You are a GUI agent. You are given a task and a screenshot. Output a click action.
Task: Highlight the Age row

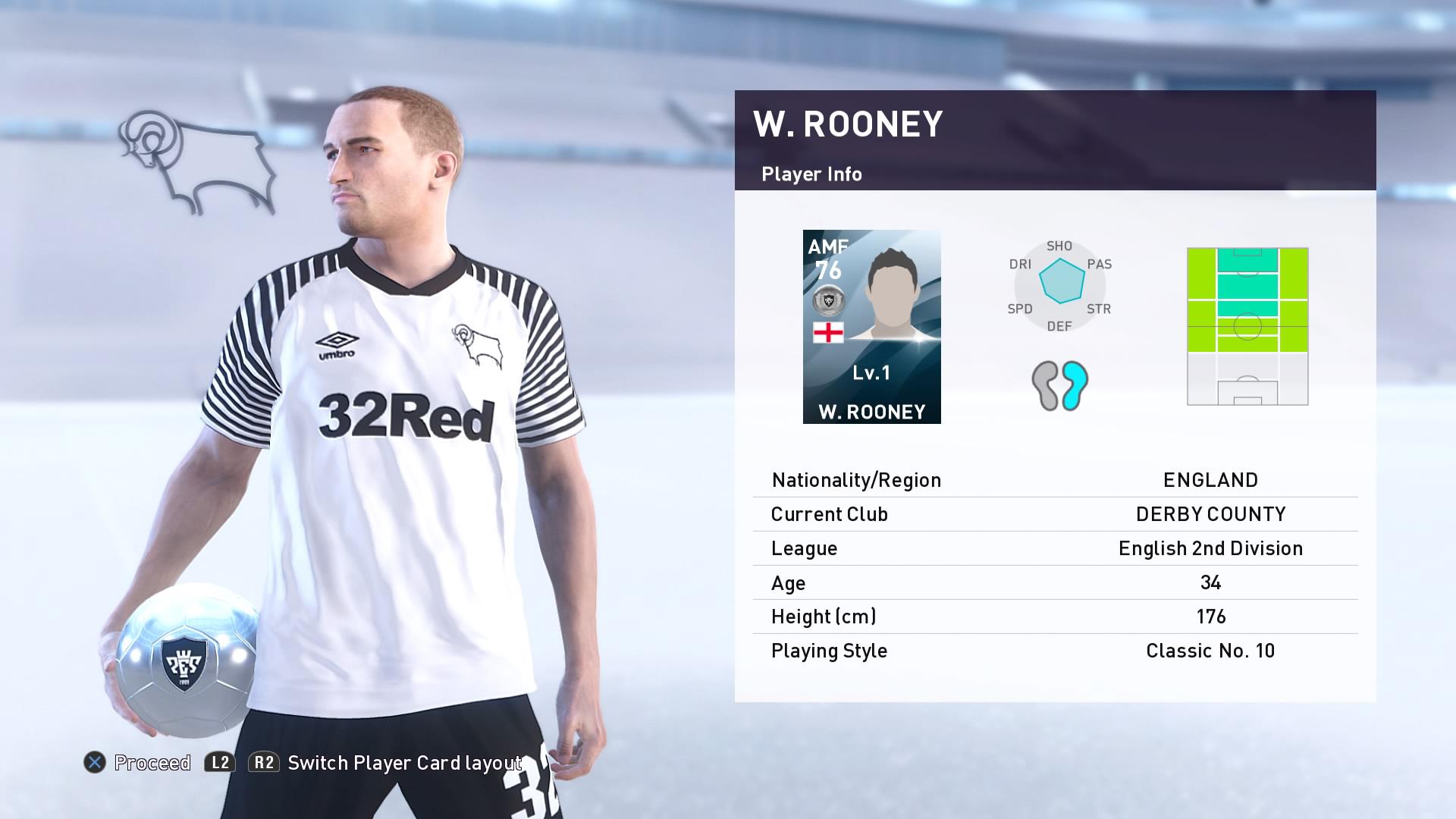point(1055,582)
